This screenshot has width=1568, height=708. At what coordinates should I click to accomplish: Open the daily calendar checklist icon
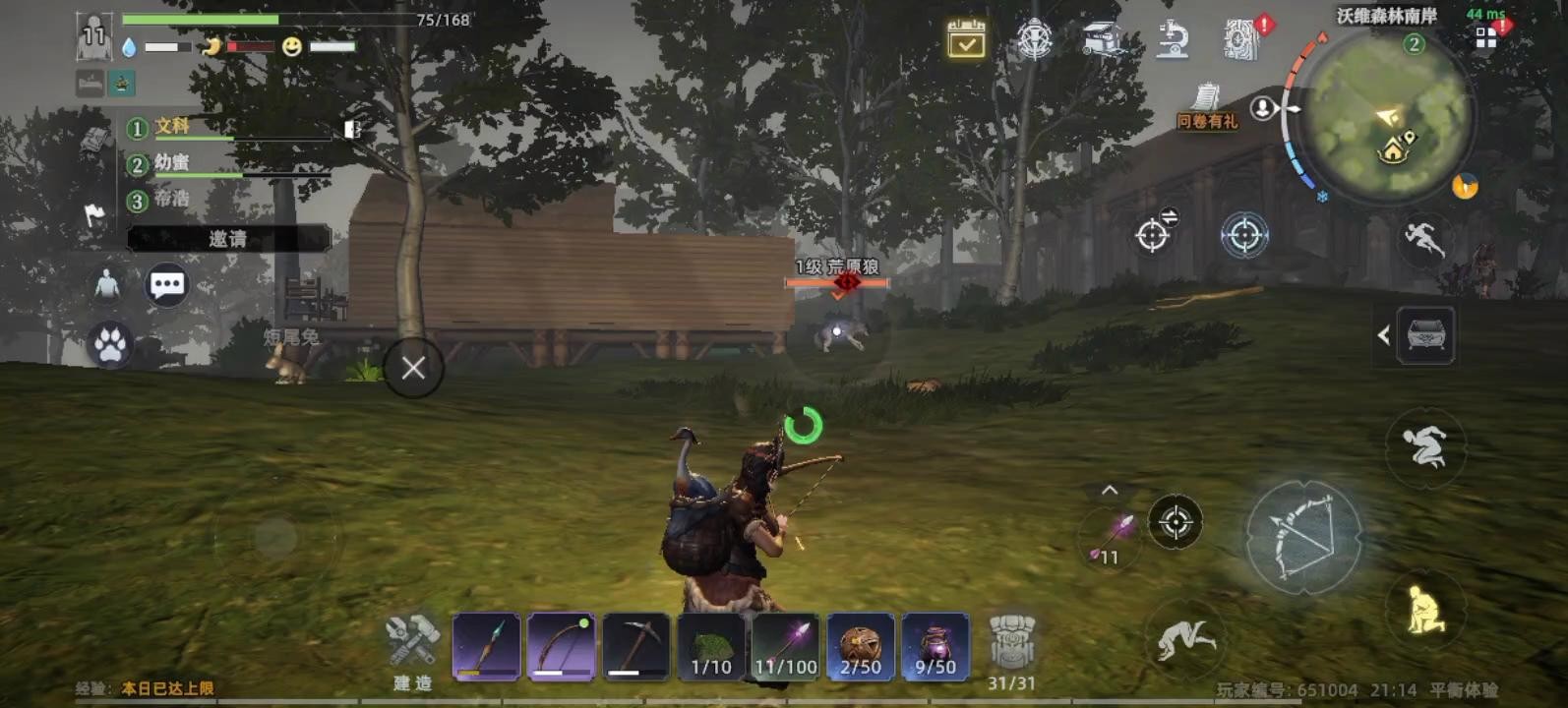click(966, 39)
